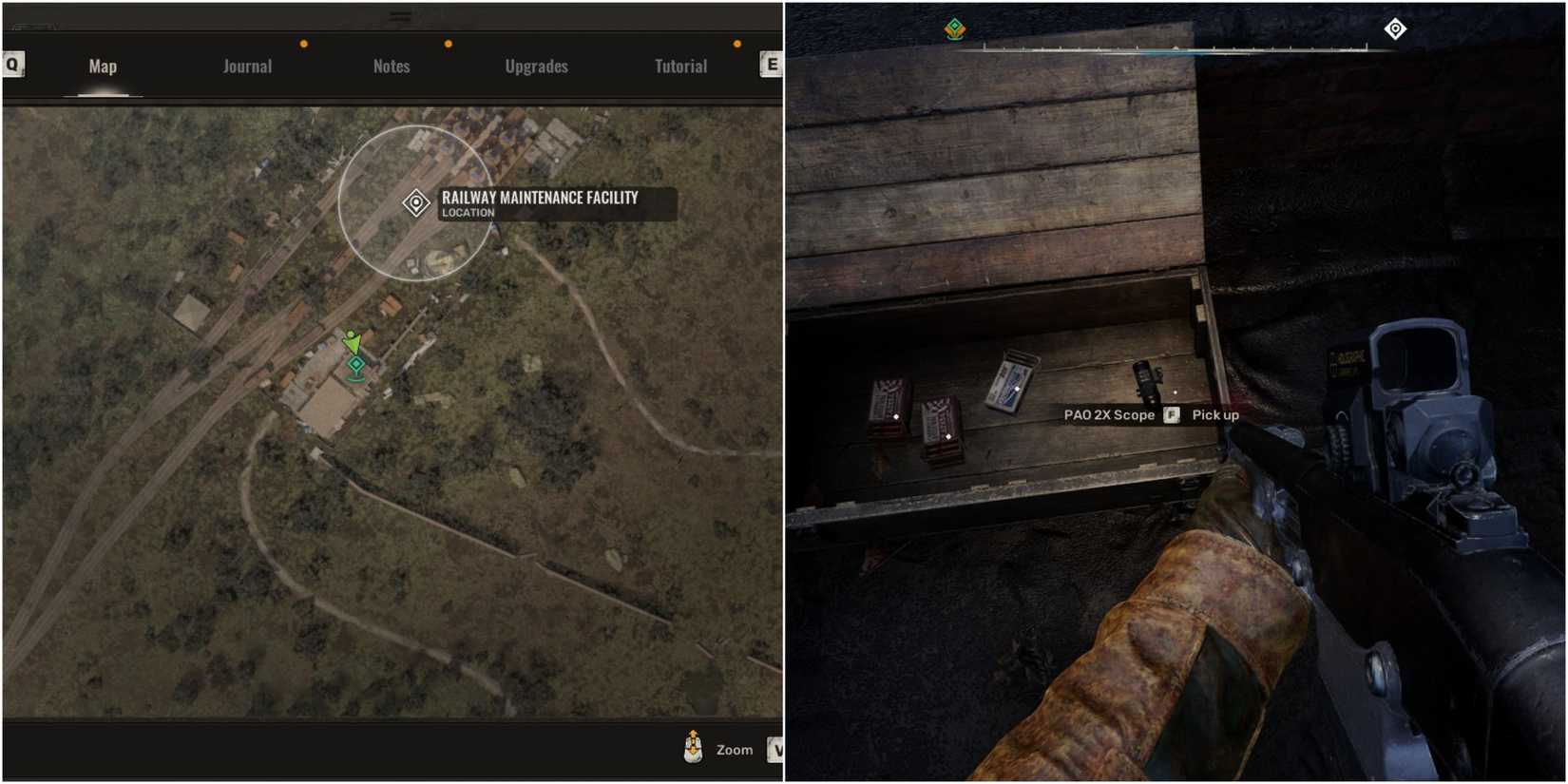
Task: Open the Journal section
Action: [x=246, y=66]
